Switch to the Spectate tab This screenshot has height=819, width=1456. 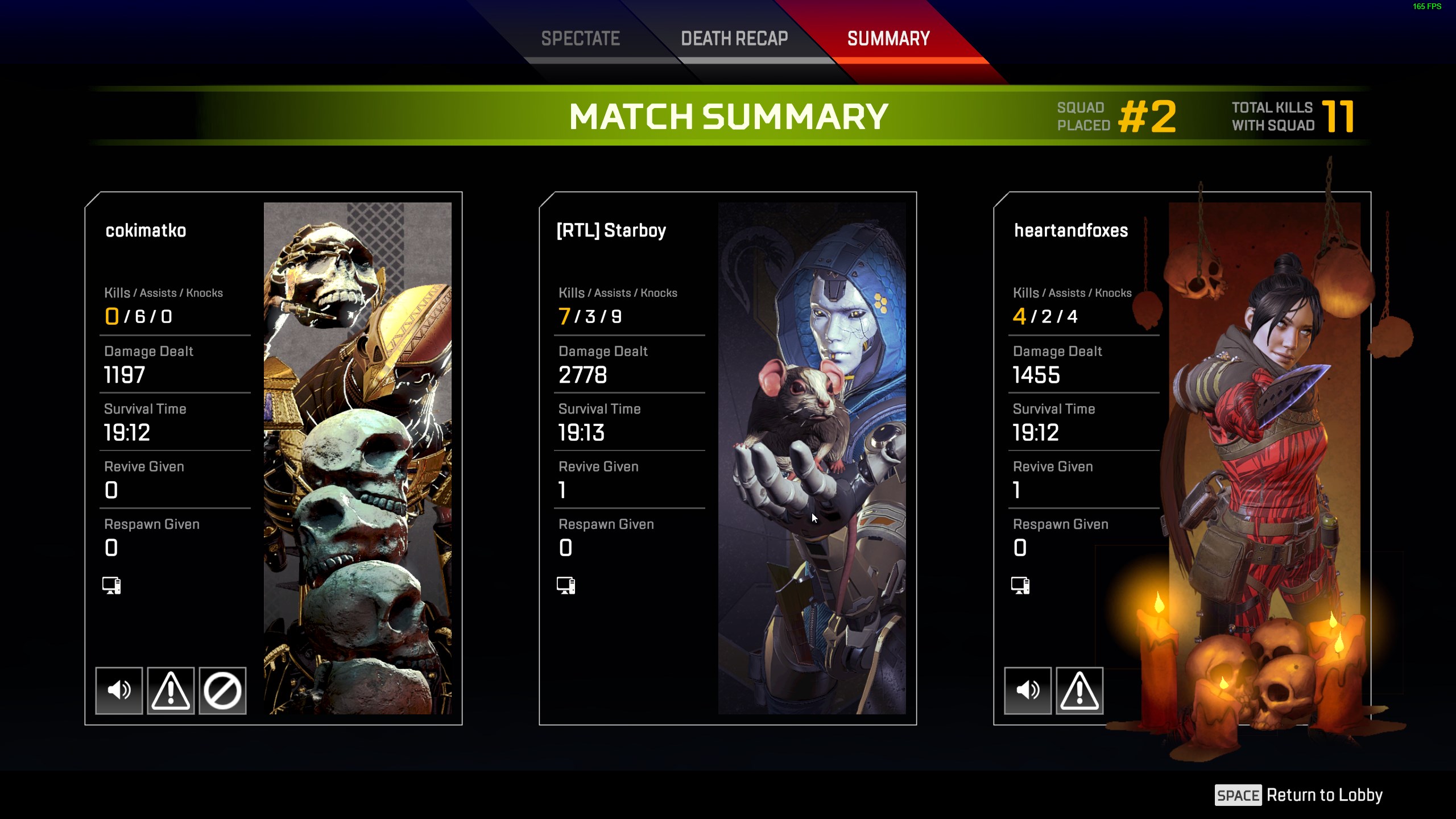[580, 39]
